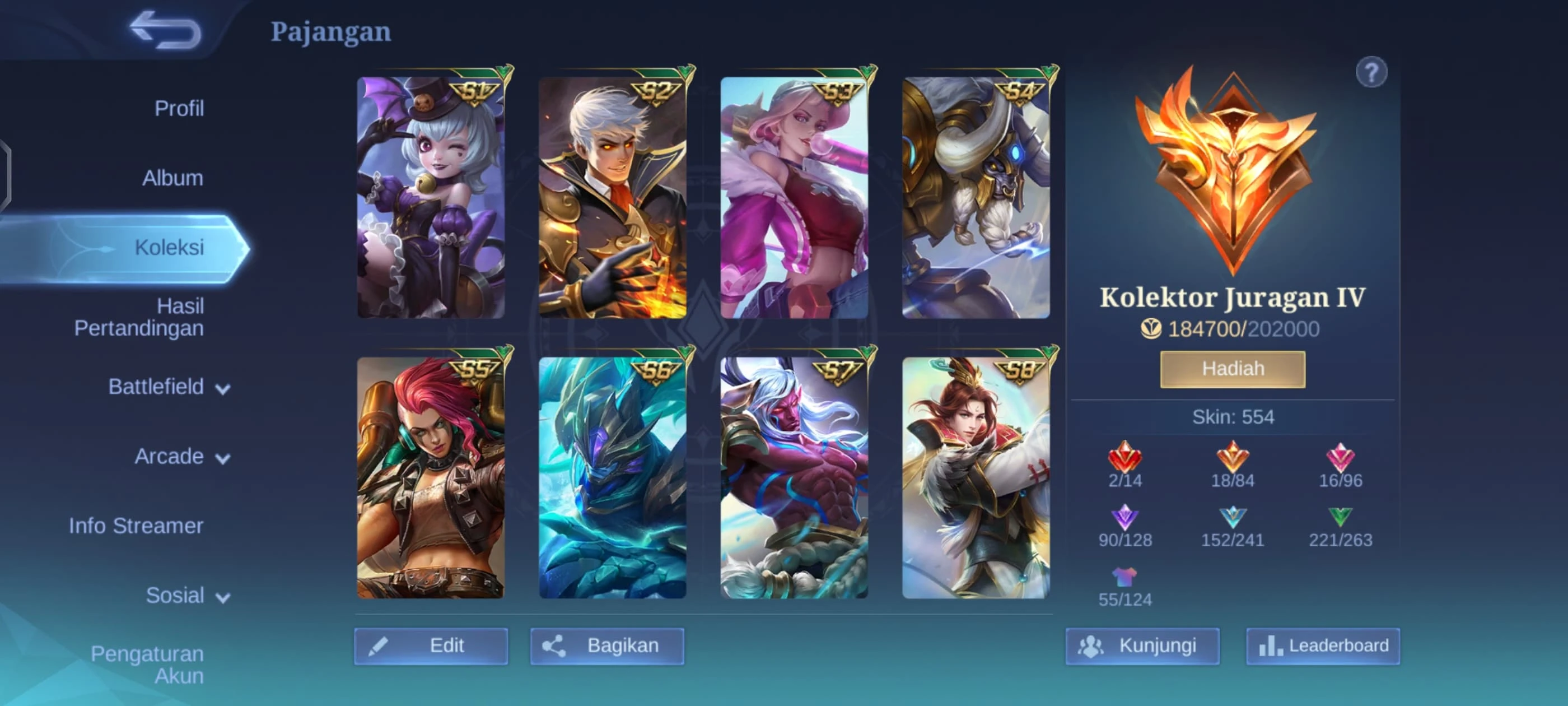Viewport: 1568px width, 706px height.
Task: Open Info Streamer page
Action: click(136, 526)
